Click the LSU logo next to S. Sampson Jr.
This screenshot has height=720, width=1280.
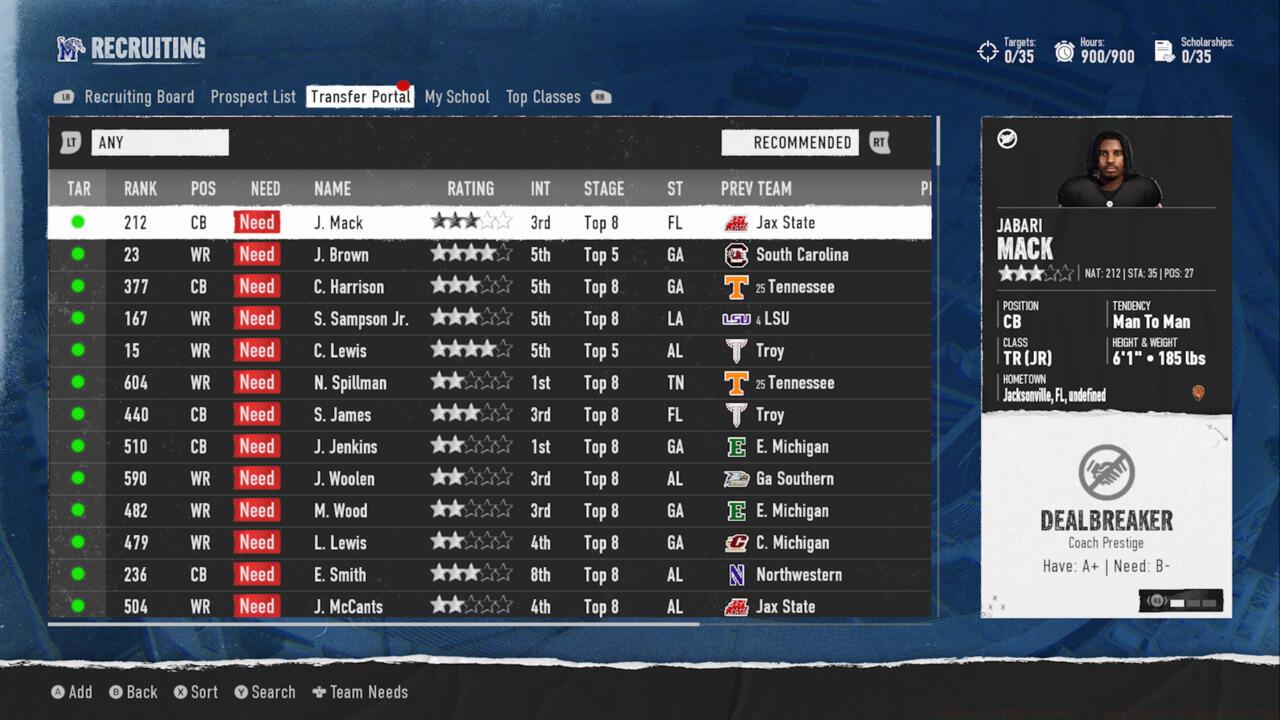[736, 318]
